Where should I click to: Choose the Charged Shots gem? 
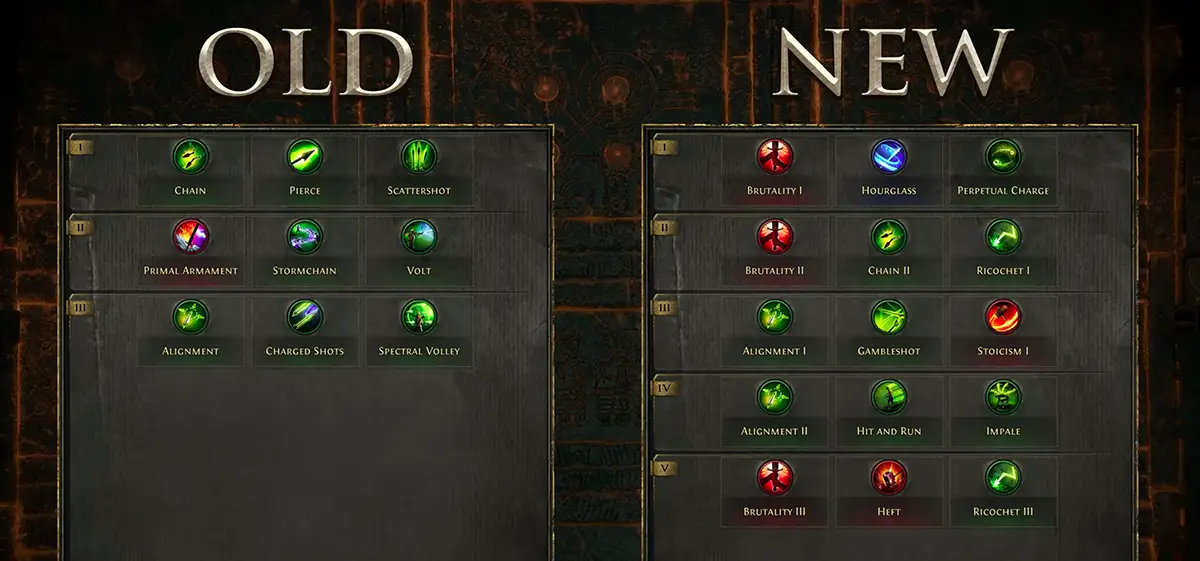(x=304, y=318)
